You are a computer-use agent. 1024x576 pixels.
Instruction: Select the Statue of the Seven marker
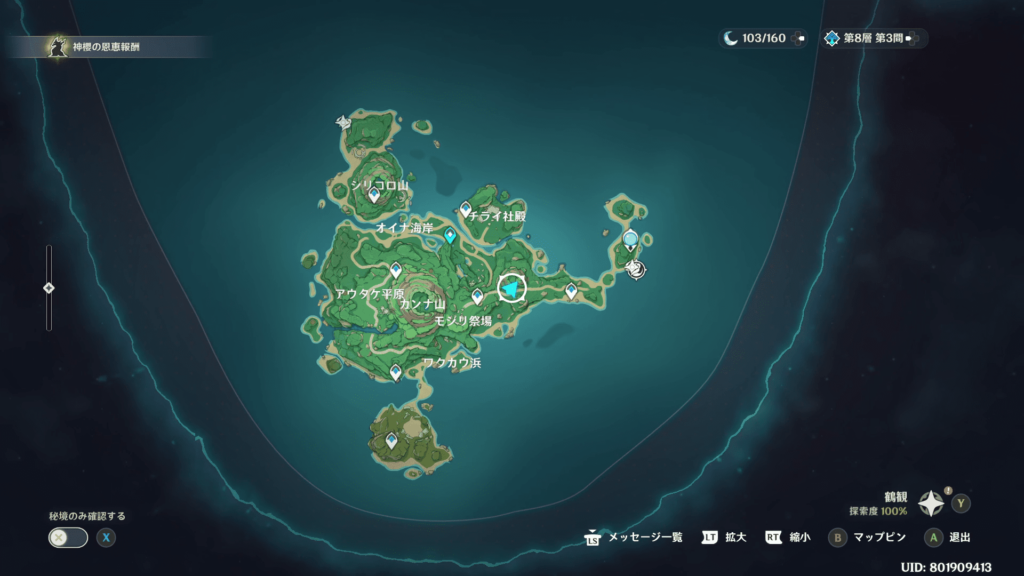[630, 239]
